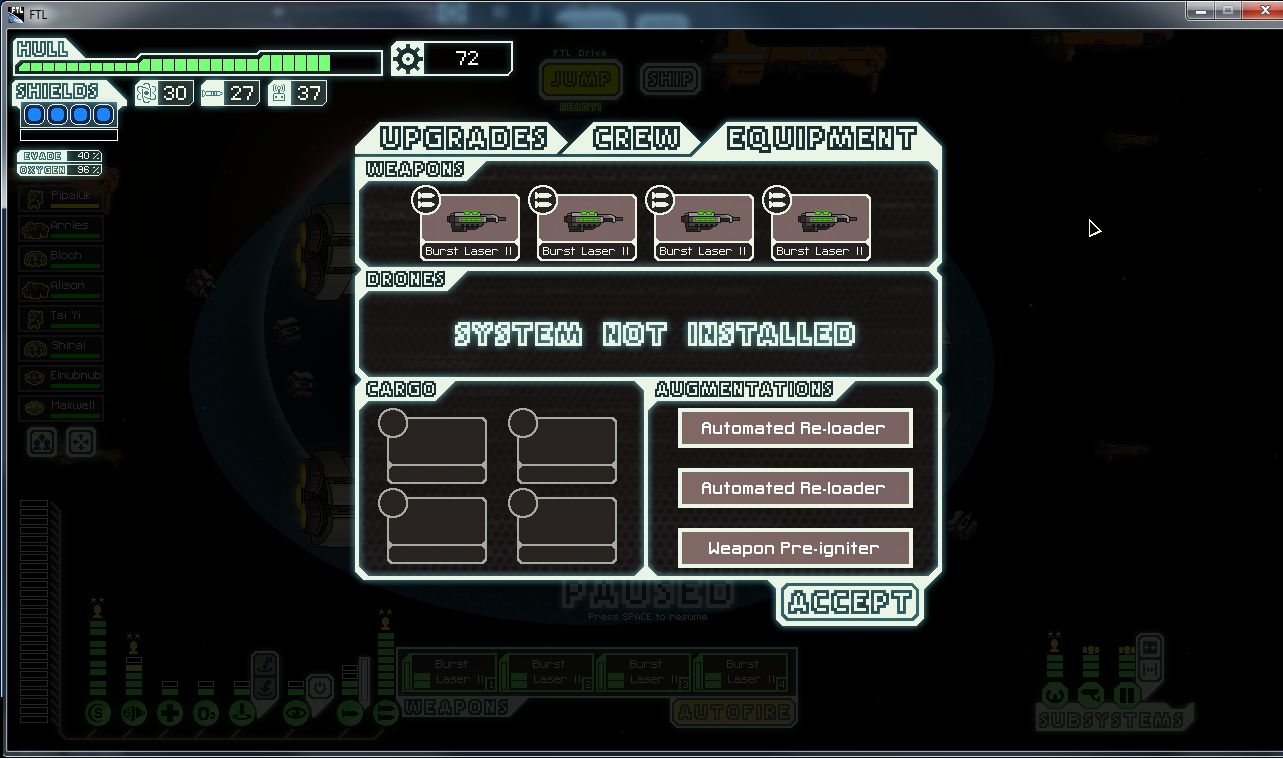Click the JUMP button for FTL drive

pos(580,79)
